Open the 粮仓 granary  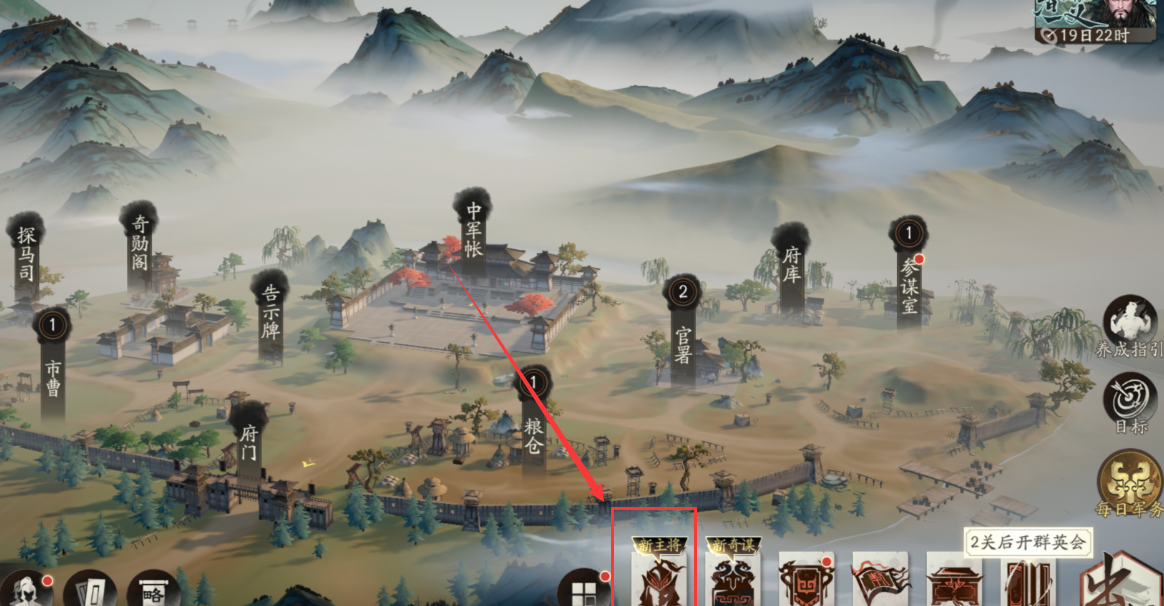533,426
